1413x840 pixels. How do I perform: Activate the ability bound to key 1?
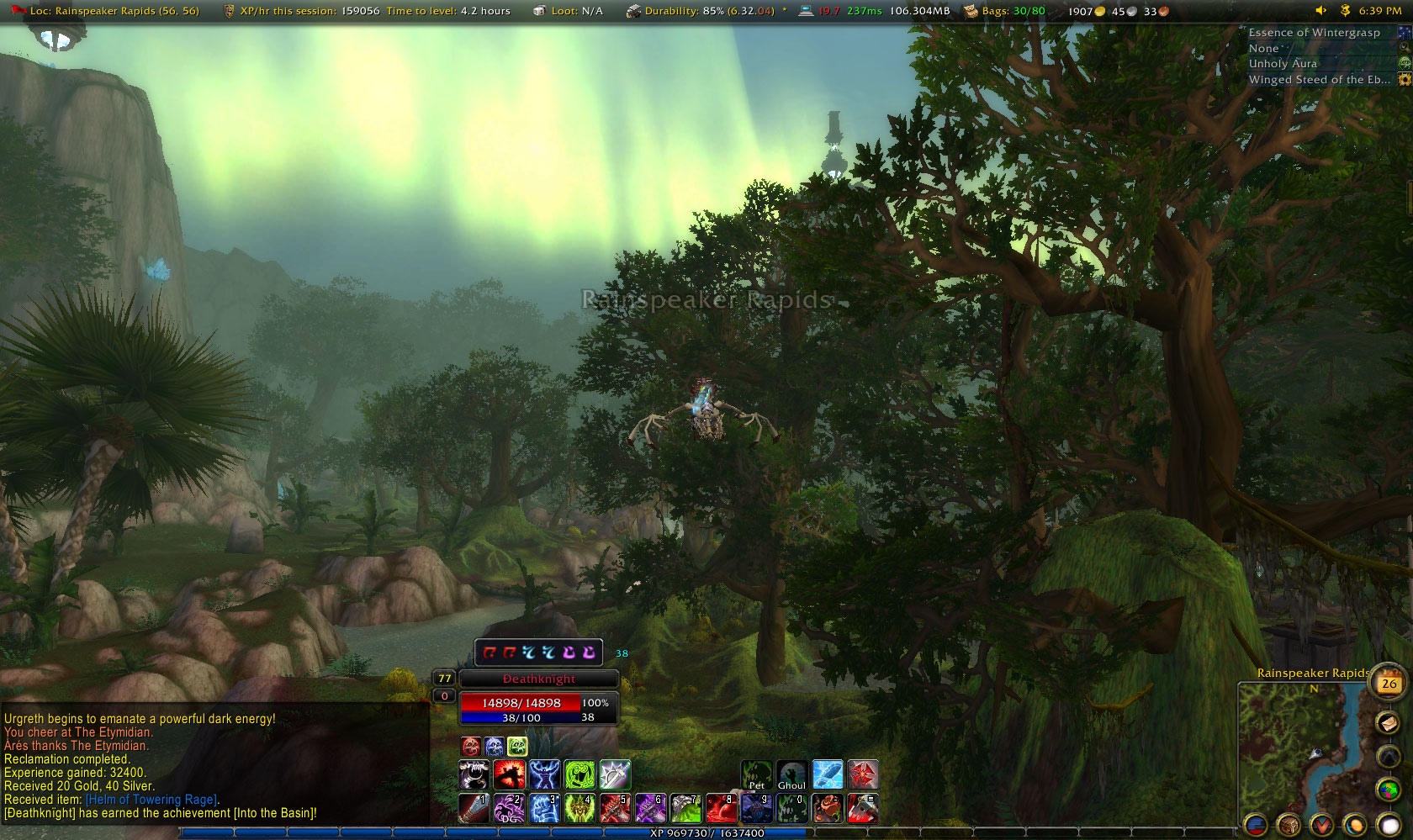point(474,808)
